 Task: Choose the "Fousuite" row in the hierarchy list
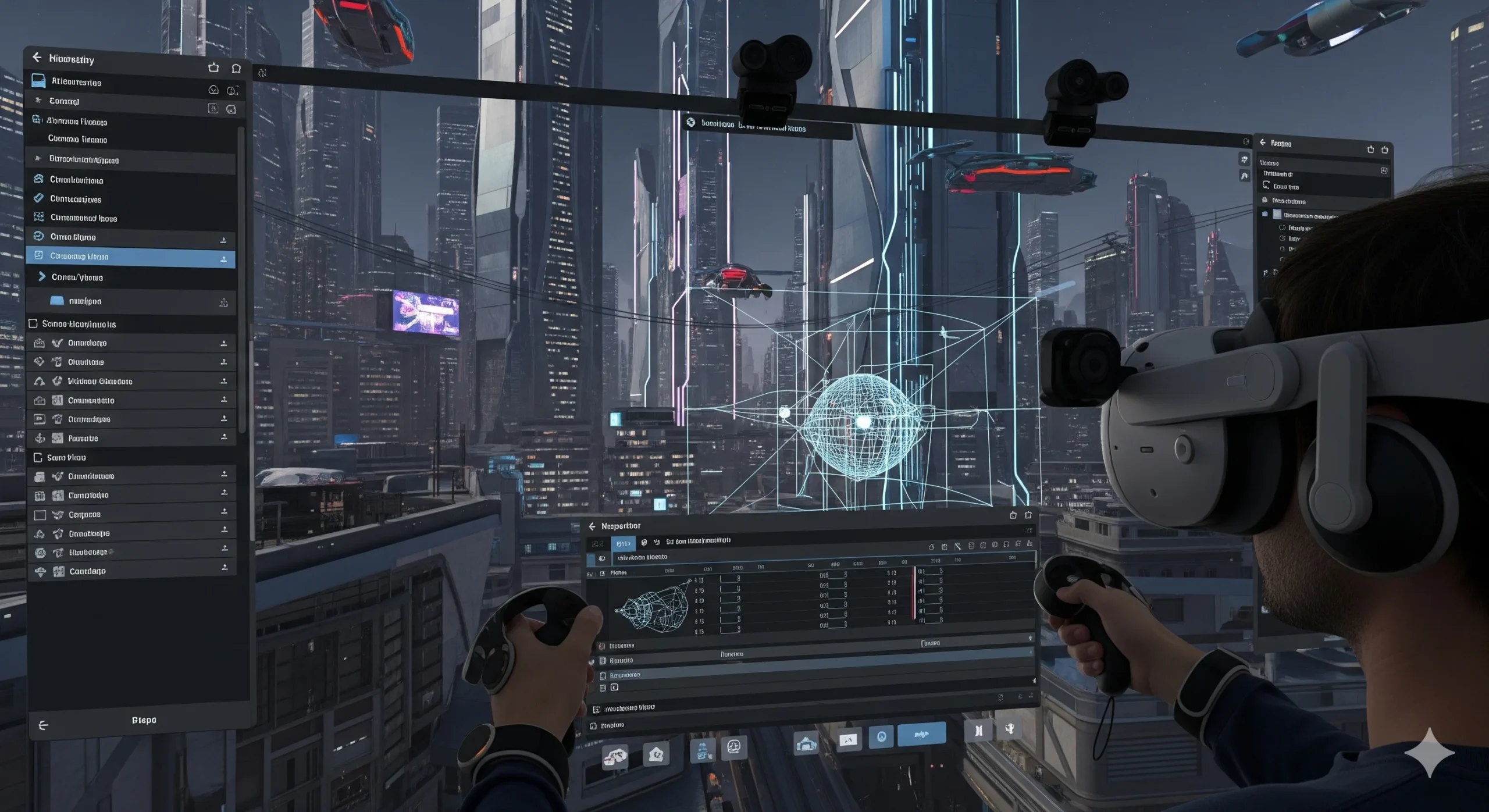point(83,438)
